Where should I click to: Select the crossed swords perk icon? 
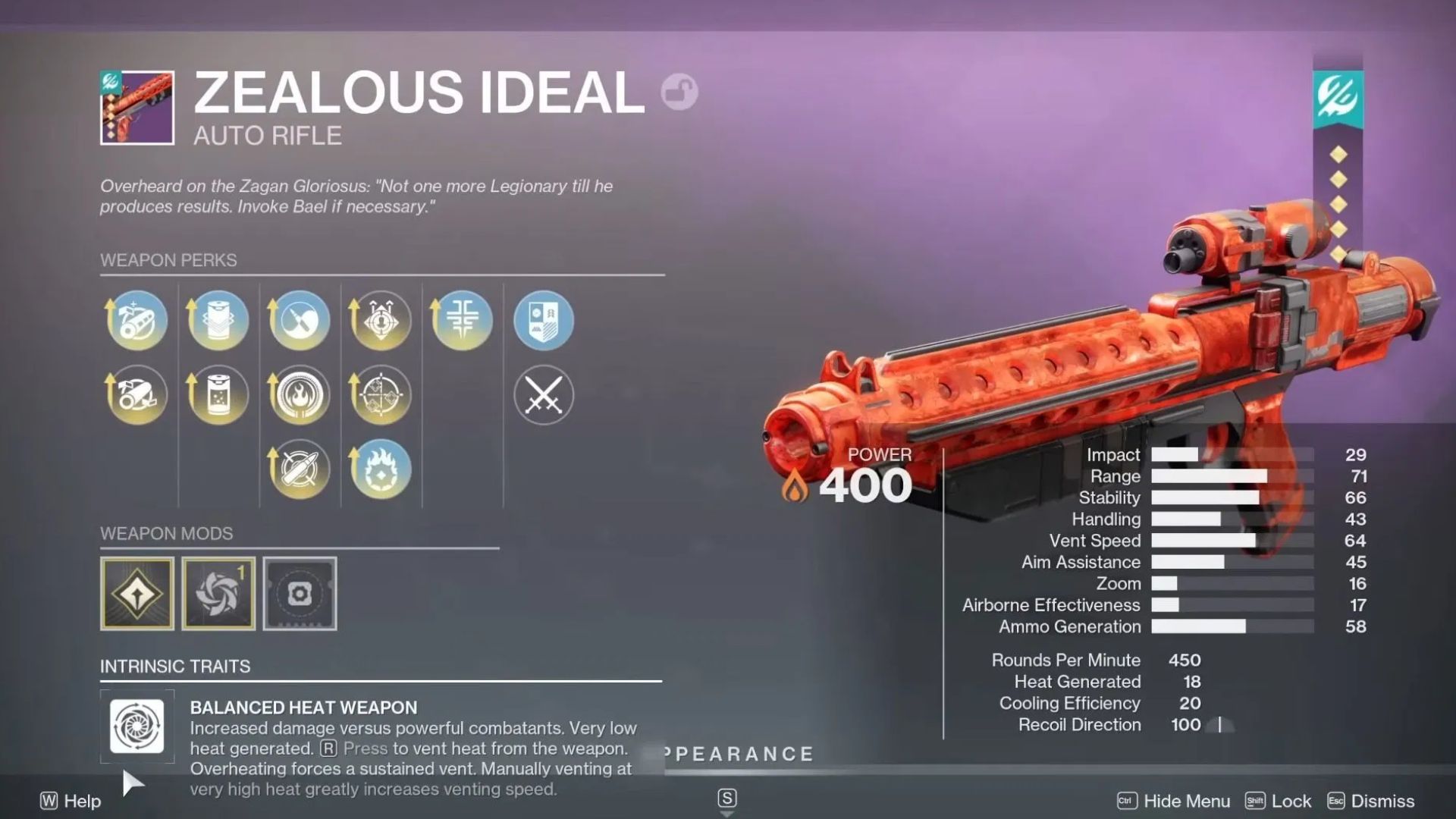coord(543,394)
